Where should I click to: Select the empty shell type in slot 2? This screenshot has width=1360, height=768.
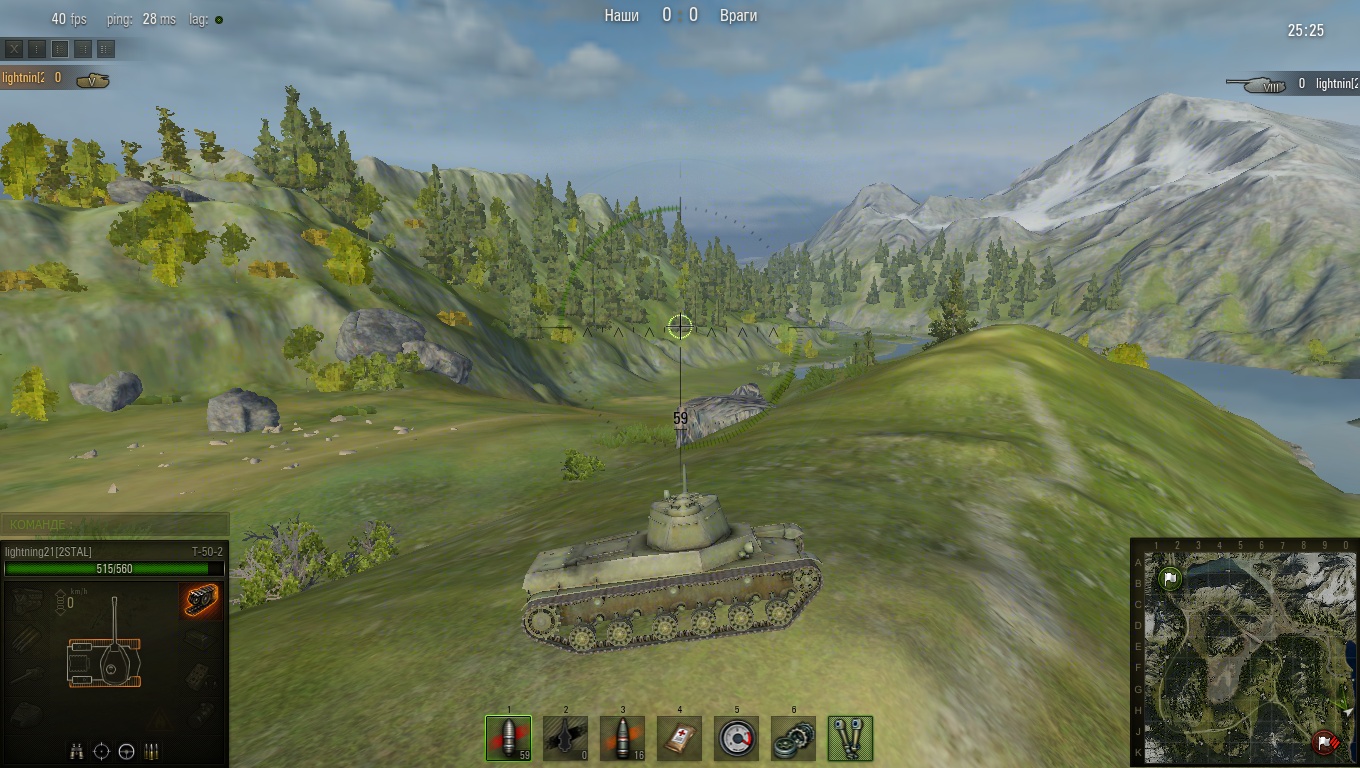tap(566, 738)
